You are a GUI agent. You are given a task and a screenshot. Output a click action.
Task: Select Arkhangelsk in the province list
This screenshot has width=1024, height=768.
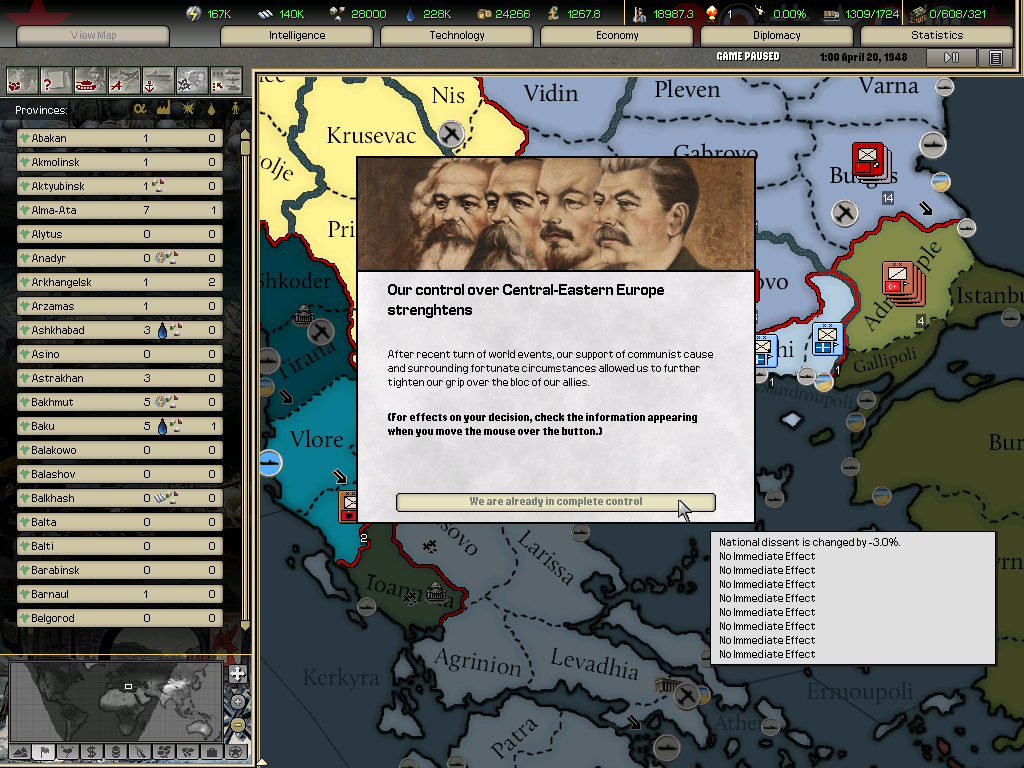120,282
